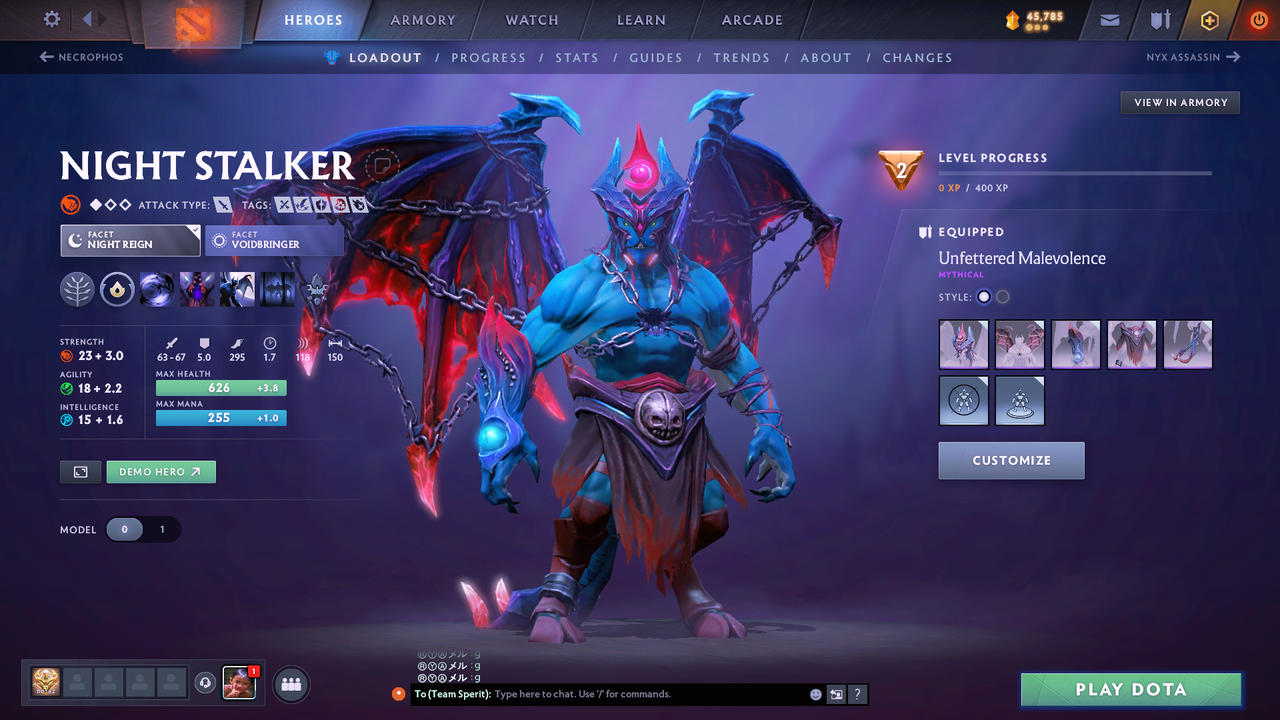Open the ARCADE menu
The height and width of the screenshot is (720, 1280).
(x=751, y=19)
